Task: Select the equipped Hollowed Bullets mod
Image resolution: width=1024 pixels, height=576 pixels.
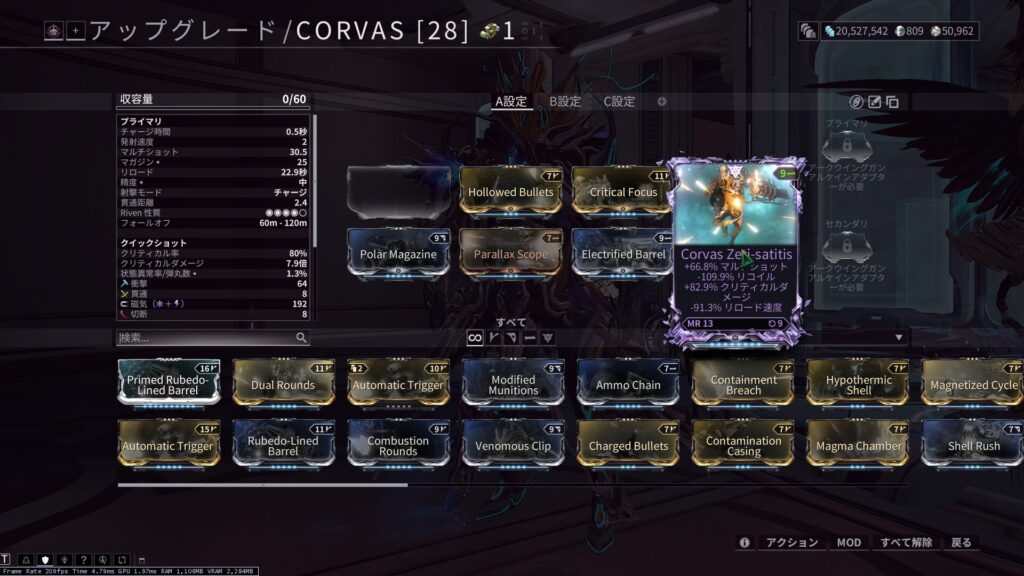Action: (509, 192)
